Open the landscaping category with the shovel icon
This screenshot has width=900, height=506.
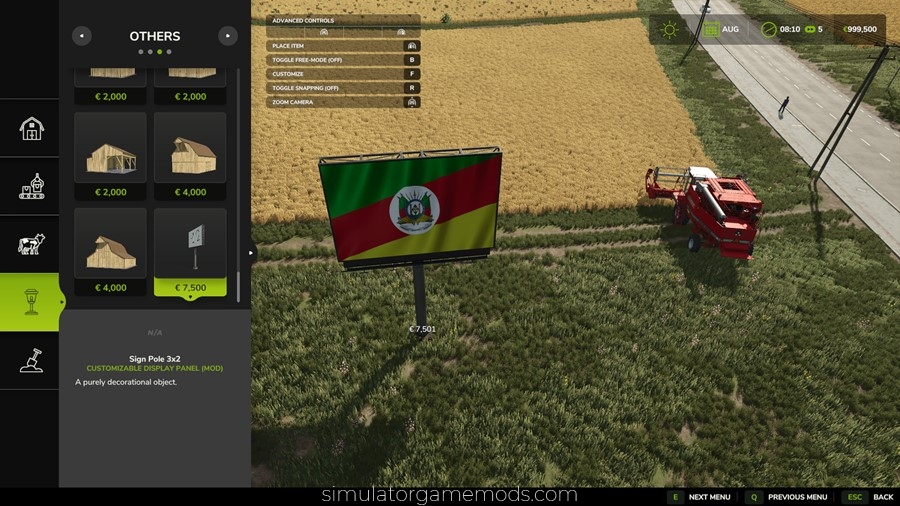[31, 360]
